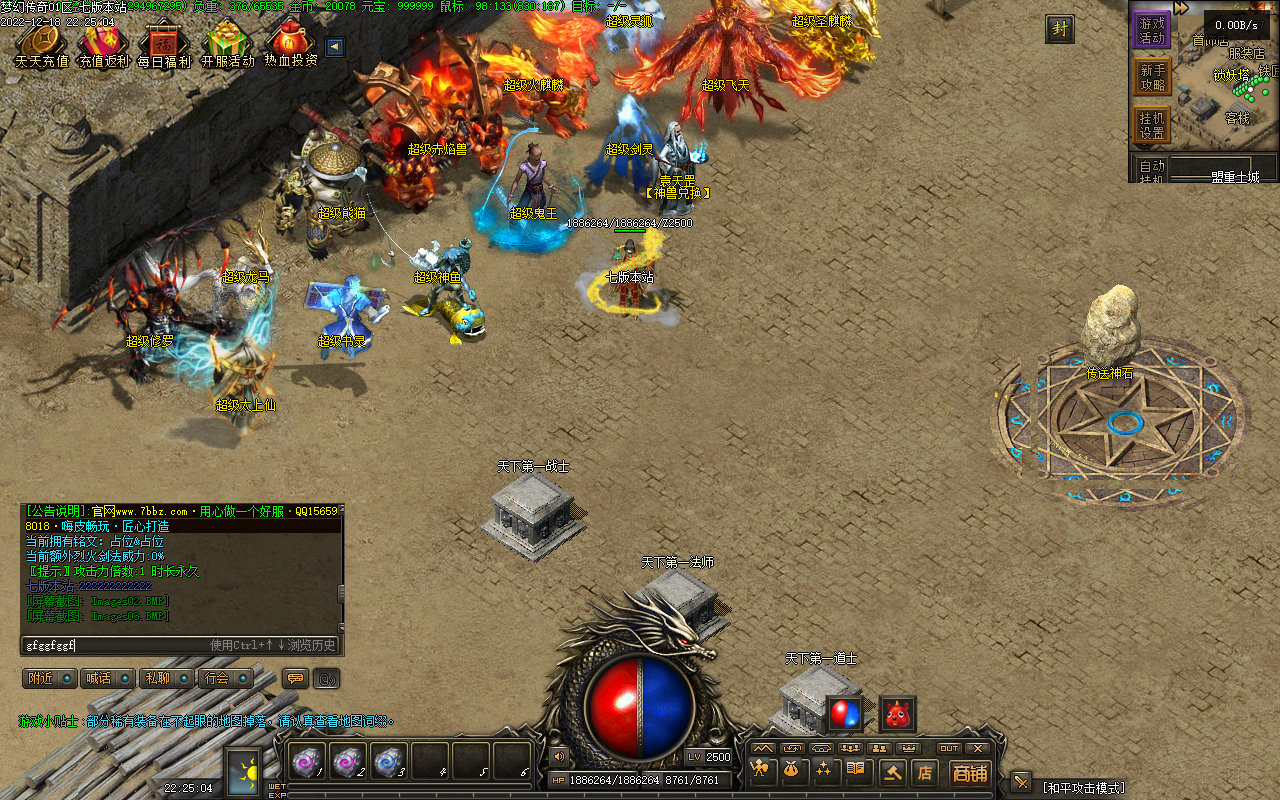Open the 商铺 shop button
Image resolution: width=1280 pixels, height=800 pixels.
969,772
